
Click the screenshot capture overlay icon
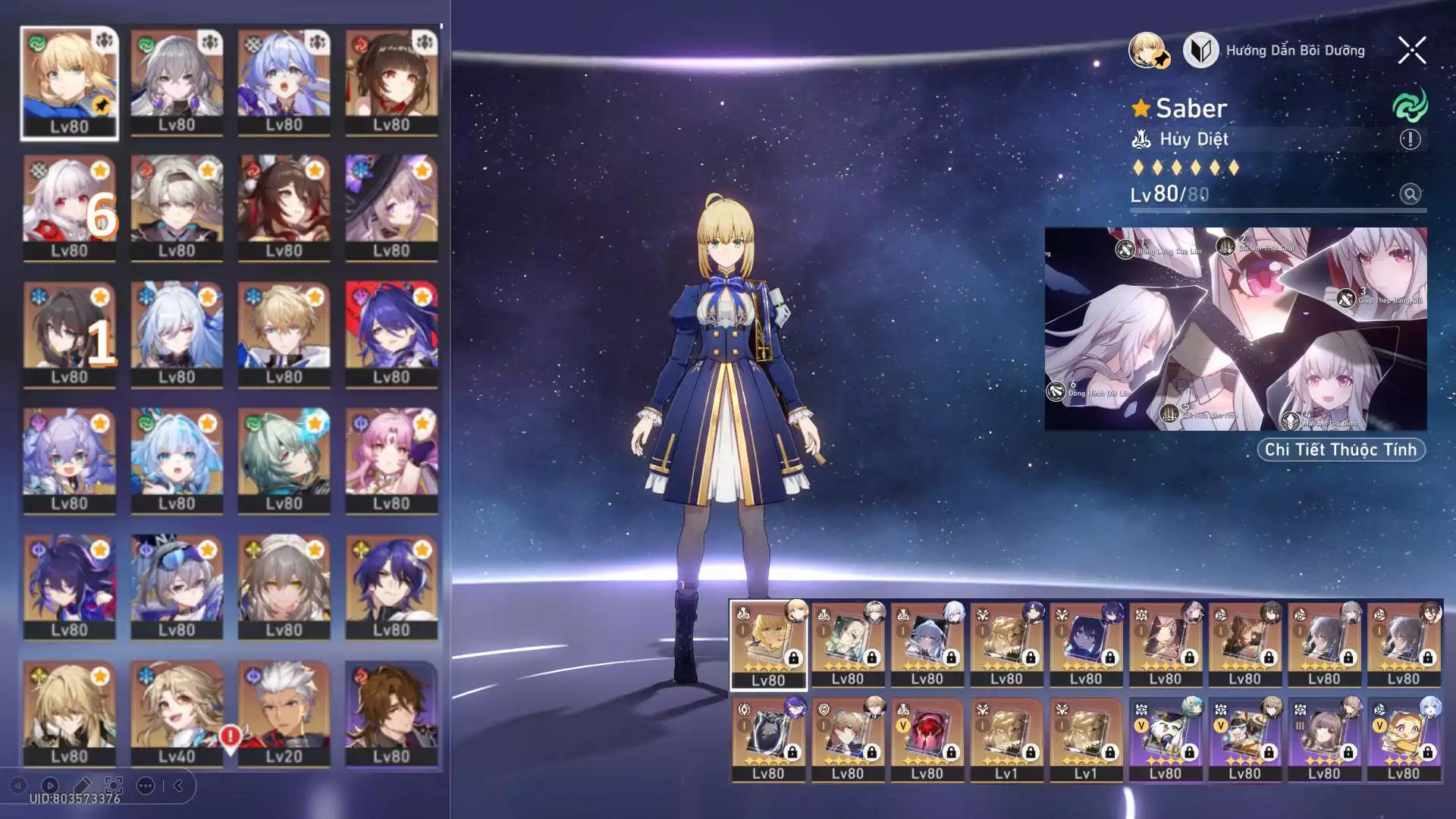[x=114, y=786]
